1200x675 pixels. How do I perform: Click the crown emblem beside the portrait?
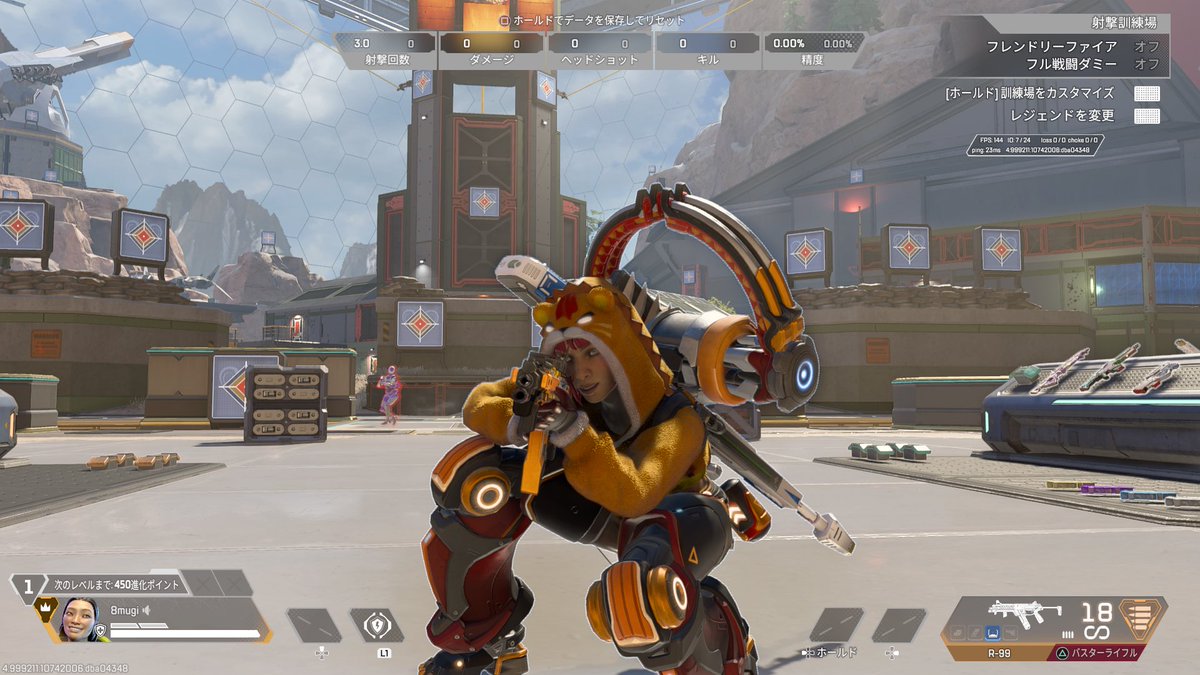pyautogui.click(x=45, y=607)
